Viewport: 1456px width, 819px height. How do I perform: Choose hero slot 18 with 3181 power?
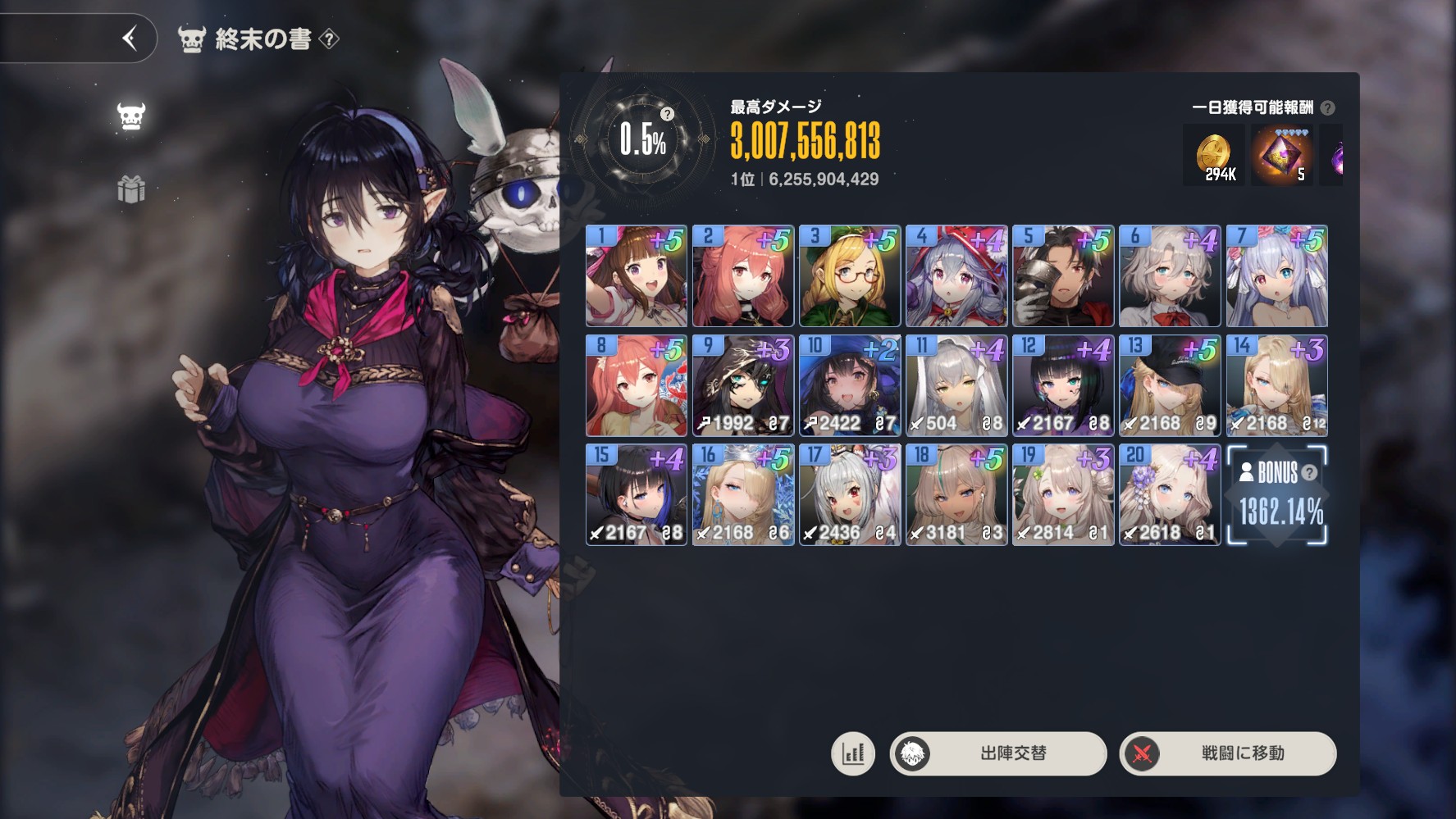(956, 495)
